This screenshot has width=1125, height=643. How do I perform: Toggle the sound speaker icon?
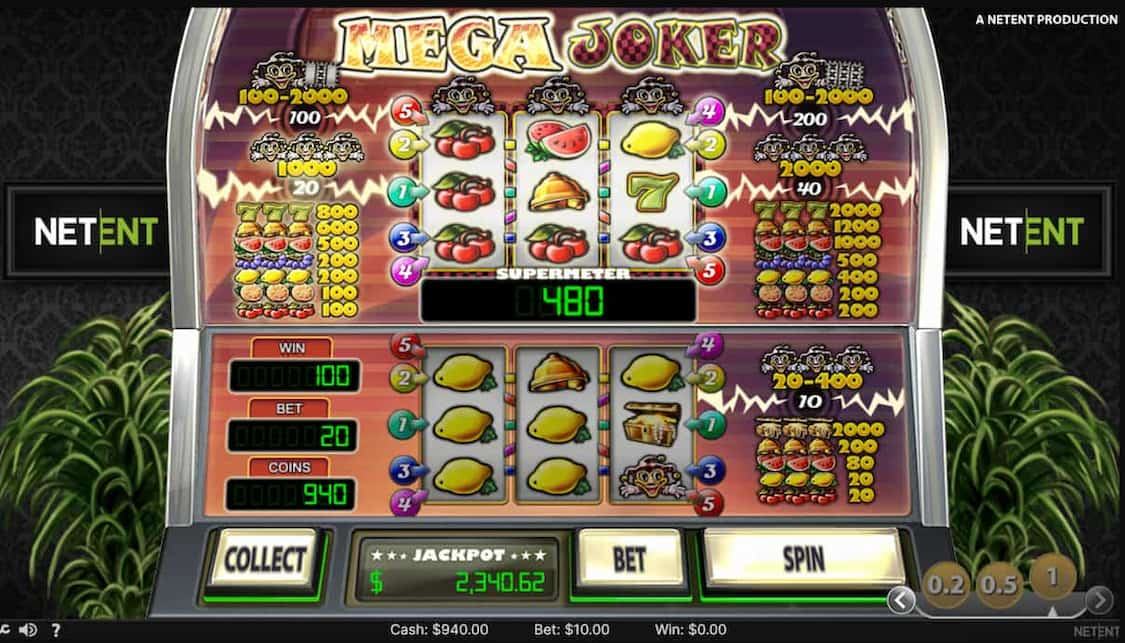[x=30, y=630]
